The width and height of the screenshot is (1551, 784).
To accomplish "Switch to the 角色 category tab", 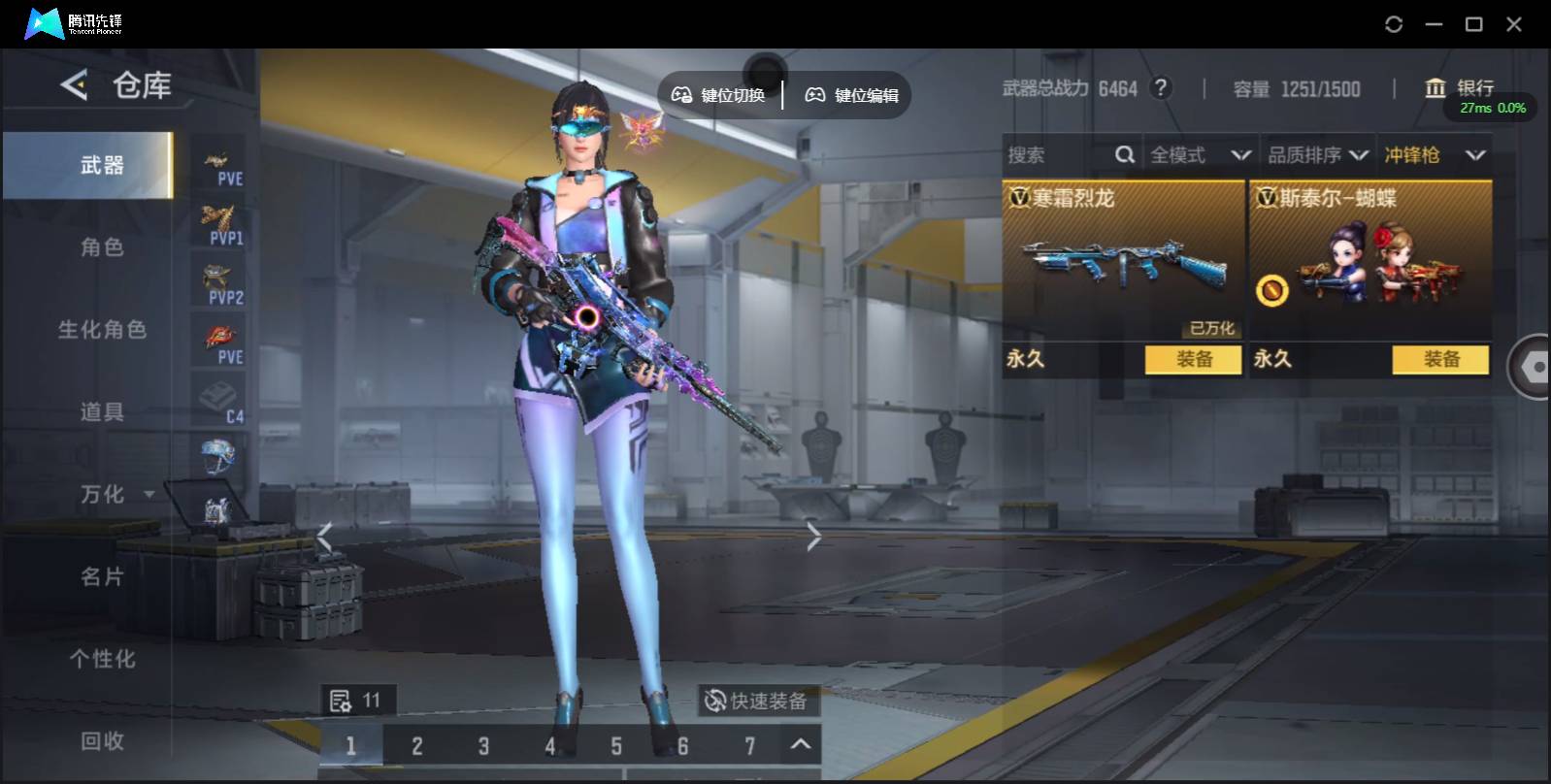I will point(102,247).
